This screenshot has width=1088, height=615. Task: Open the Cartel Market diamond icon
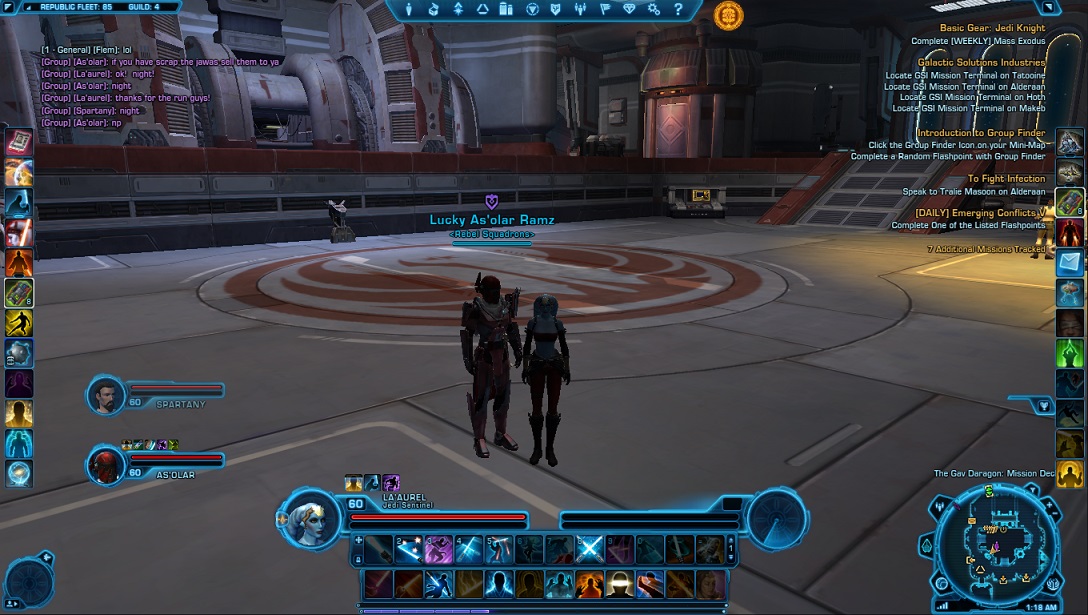pyautogui.click(x=629, y=9)
